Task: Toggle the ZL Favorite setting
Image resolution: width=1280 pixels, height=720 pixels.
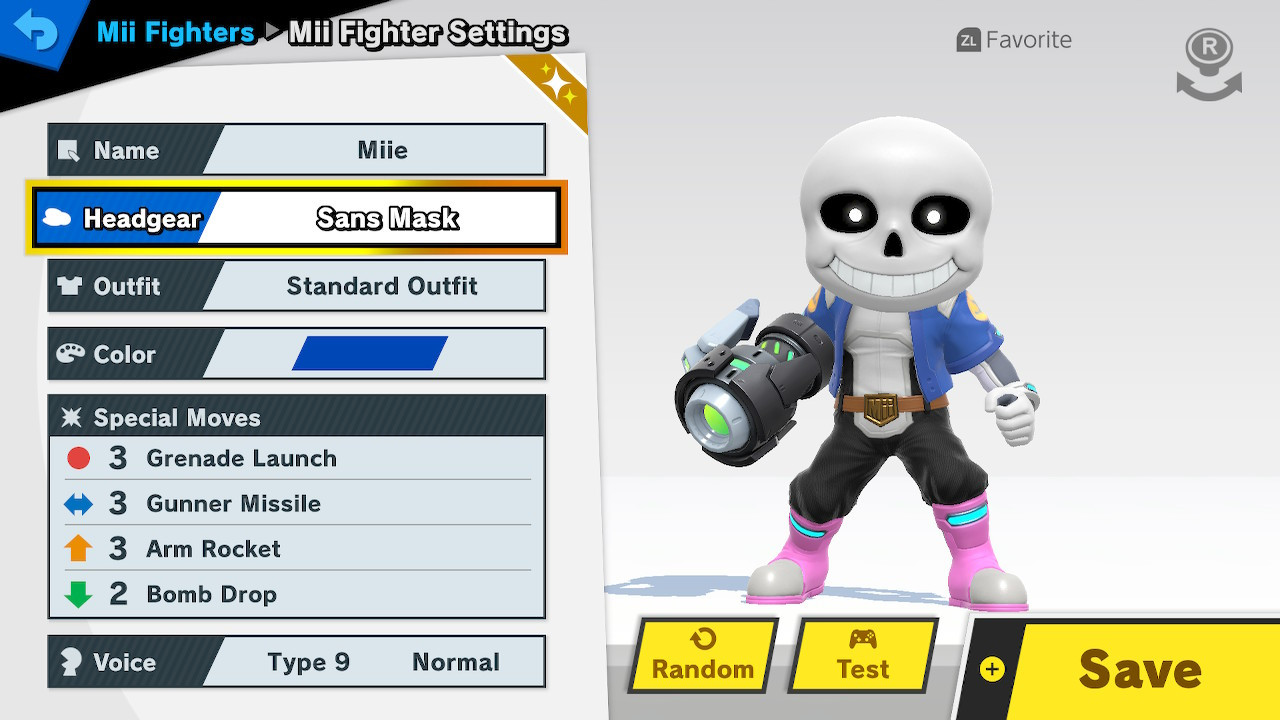Action: point(1013,40)
